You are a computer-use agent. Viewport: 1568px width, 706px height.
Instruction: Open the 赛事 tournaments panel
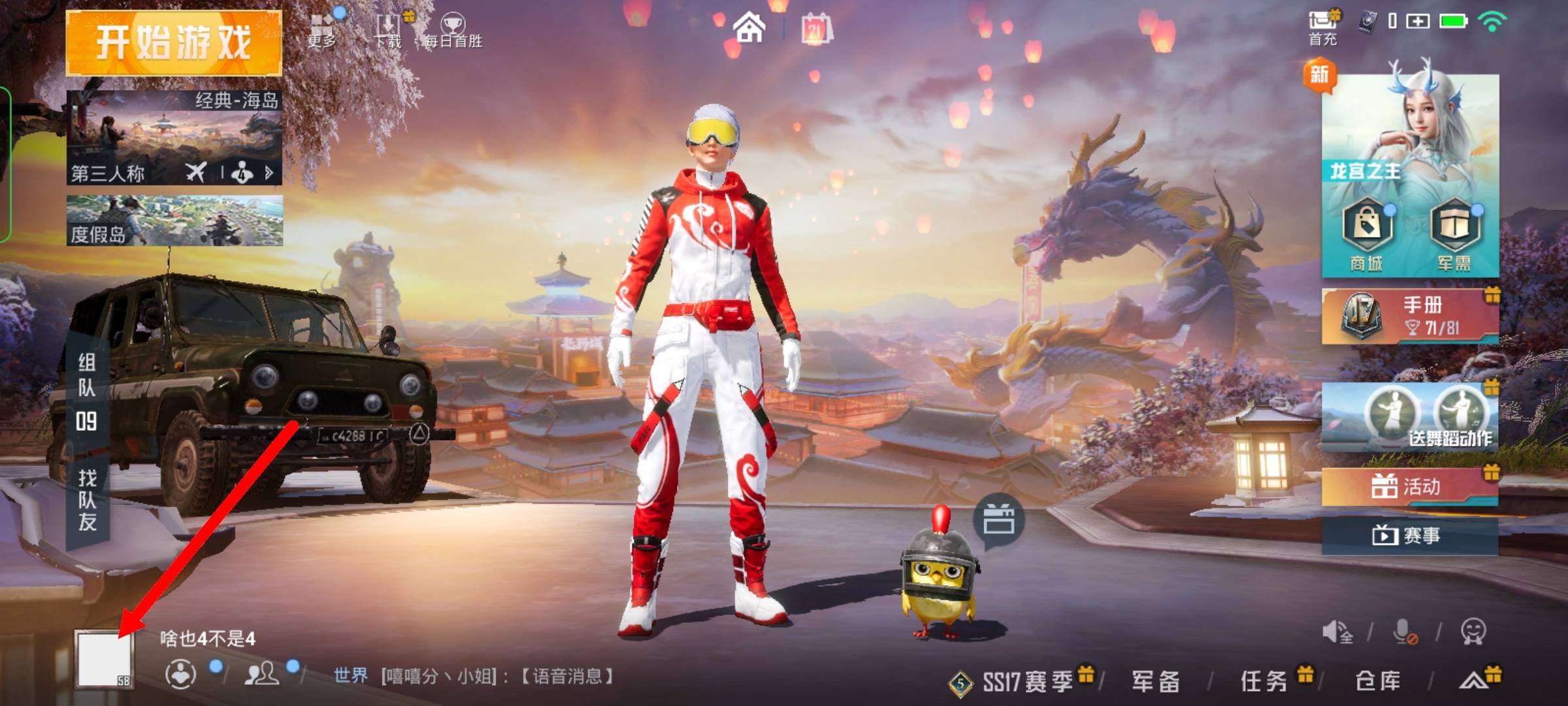pos(1410,535)
